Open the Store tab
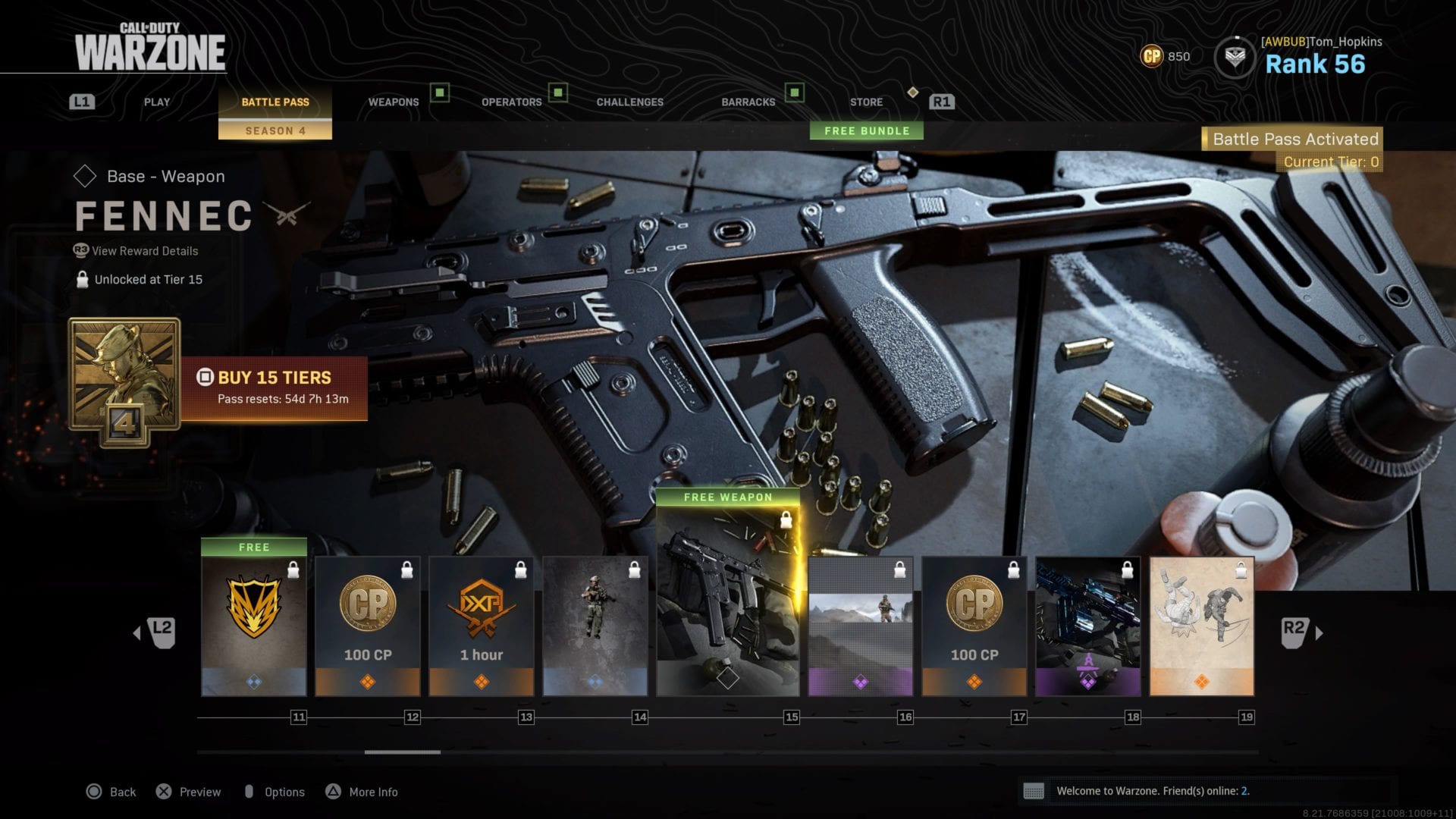Viewport: 1456px width, 819px height. click(866, 102)
